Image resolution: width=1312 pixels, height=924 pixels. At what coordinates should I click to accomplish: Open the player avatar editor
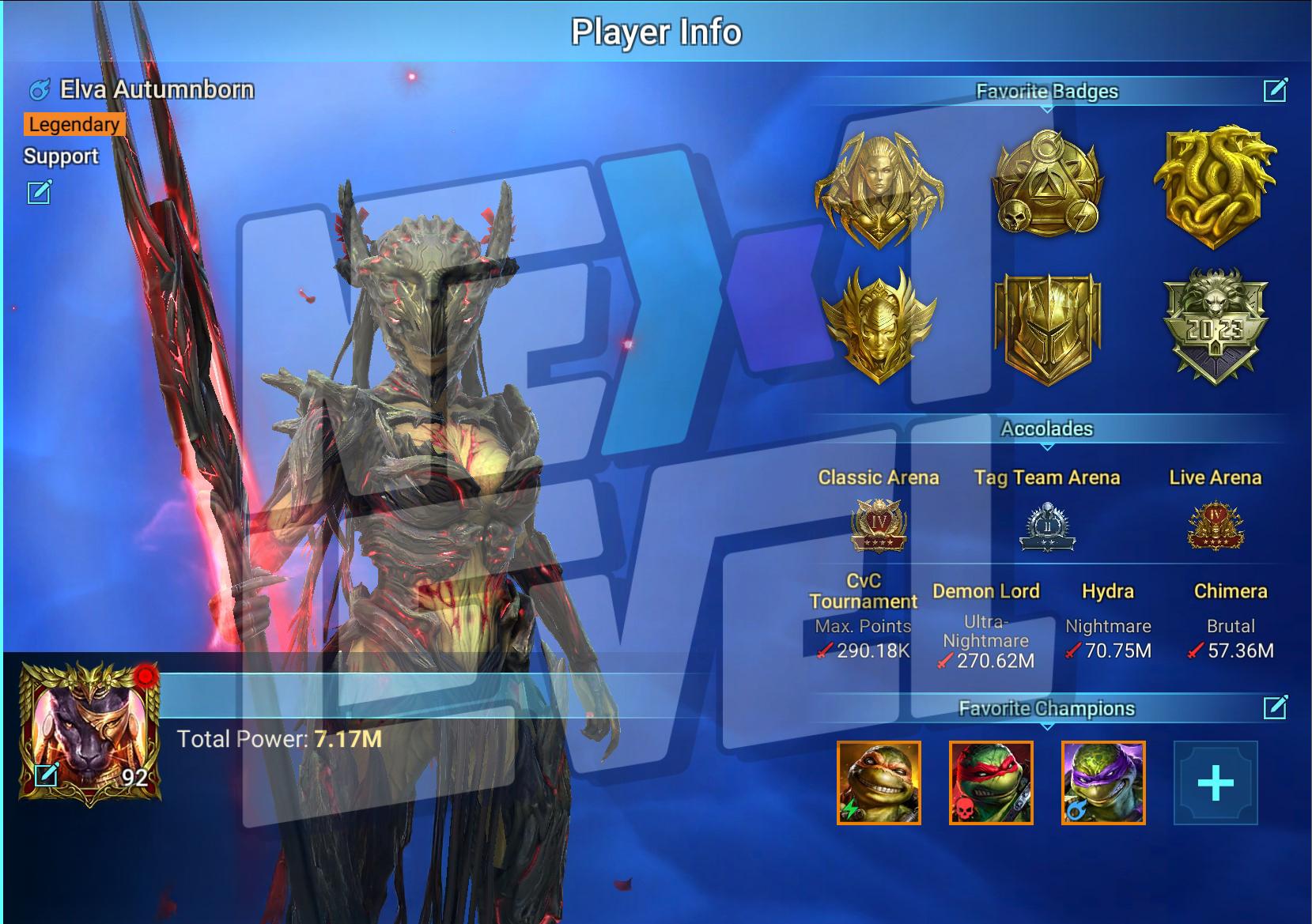pyautogui.click(x=47, y=775)
